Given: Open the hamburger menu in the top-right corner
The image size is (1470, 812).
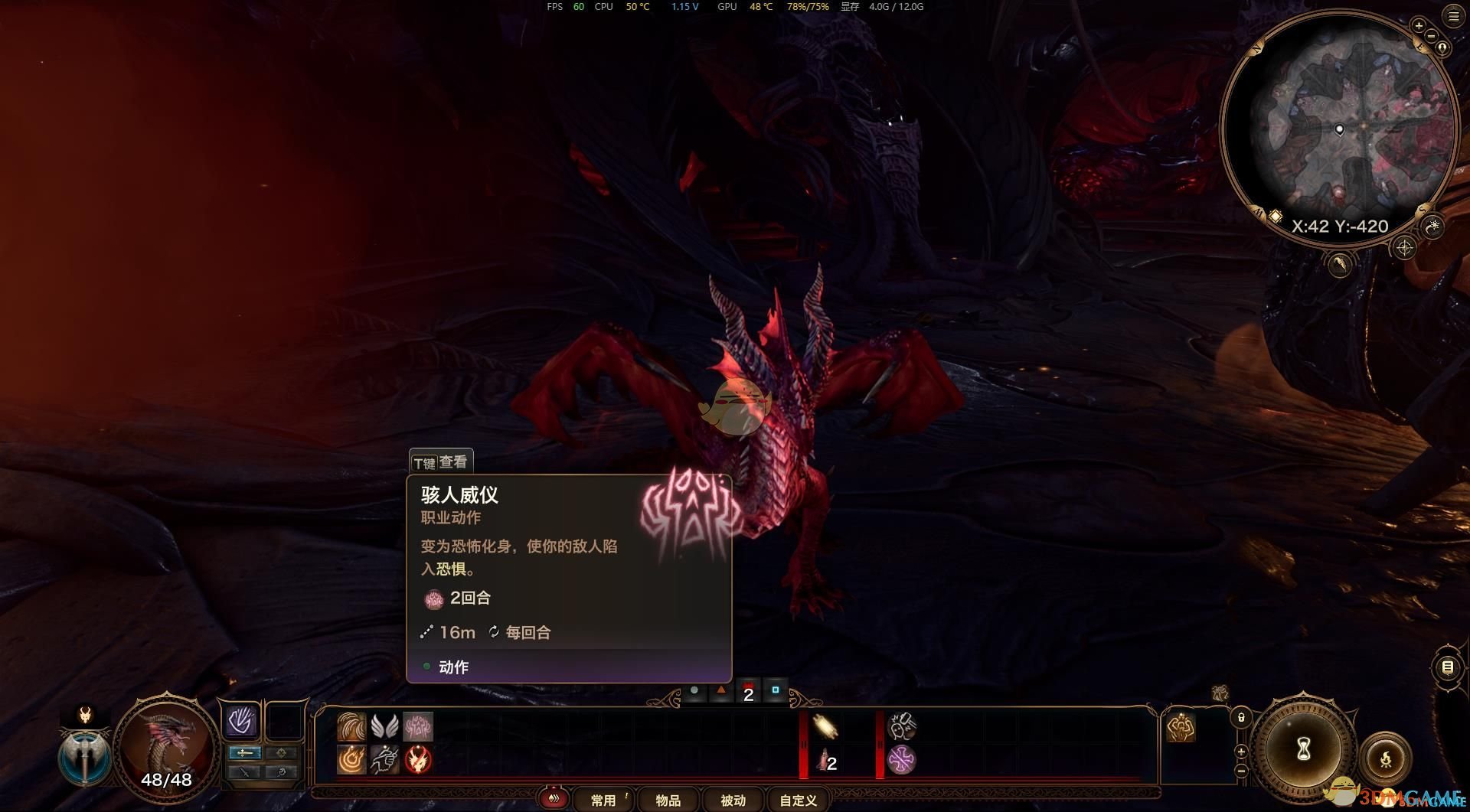Looking at the screenshot, I should pos(1452,17).
